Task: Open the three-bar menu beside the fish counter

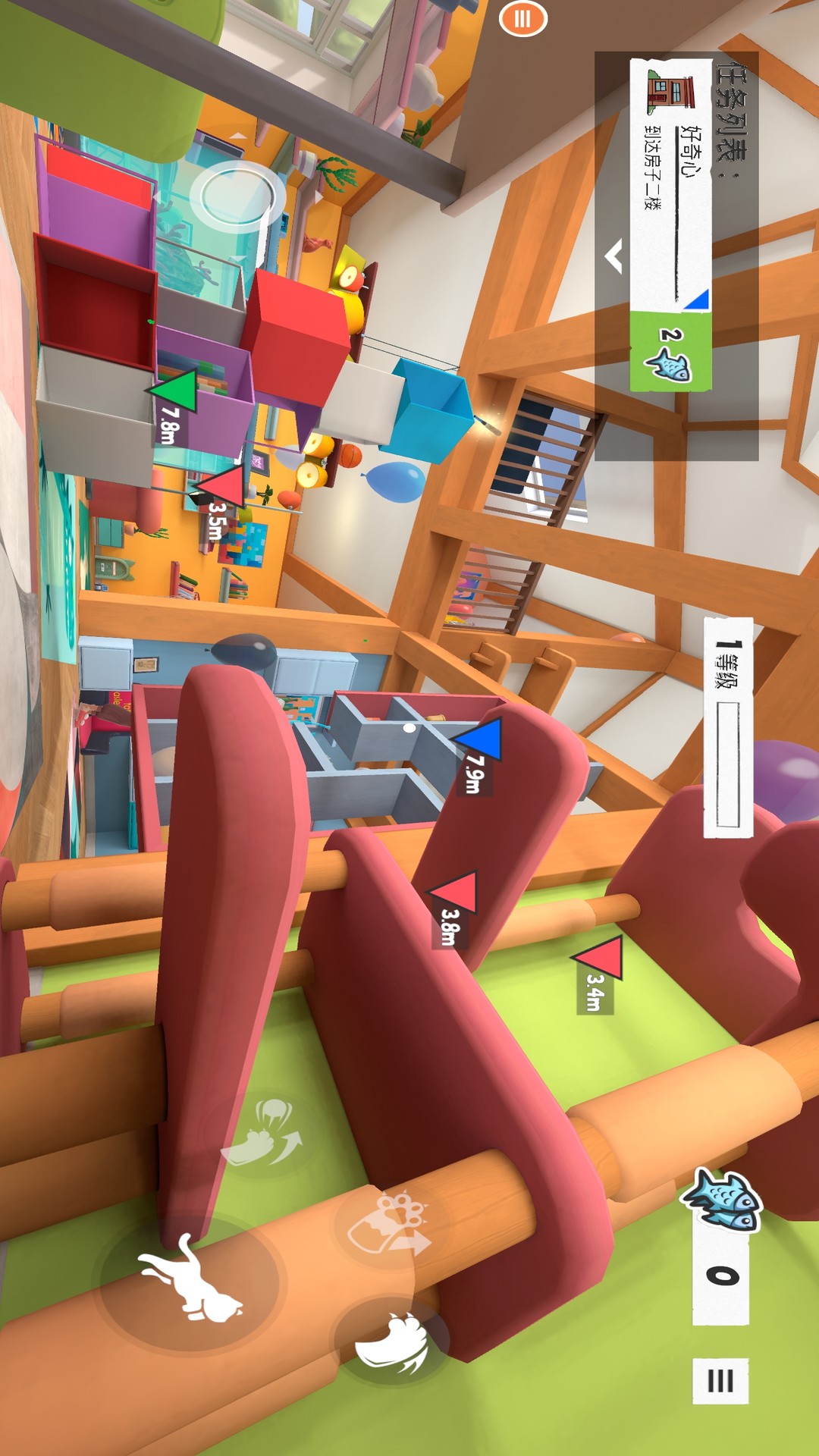Action: click(720, 1381)
